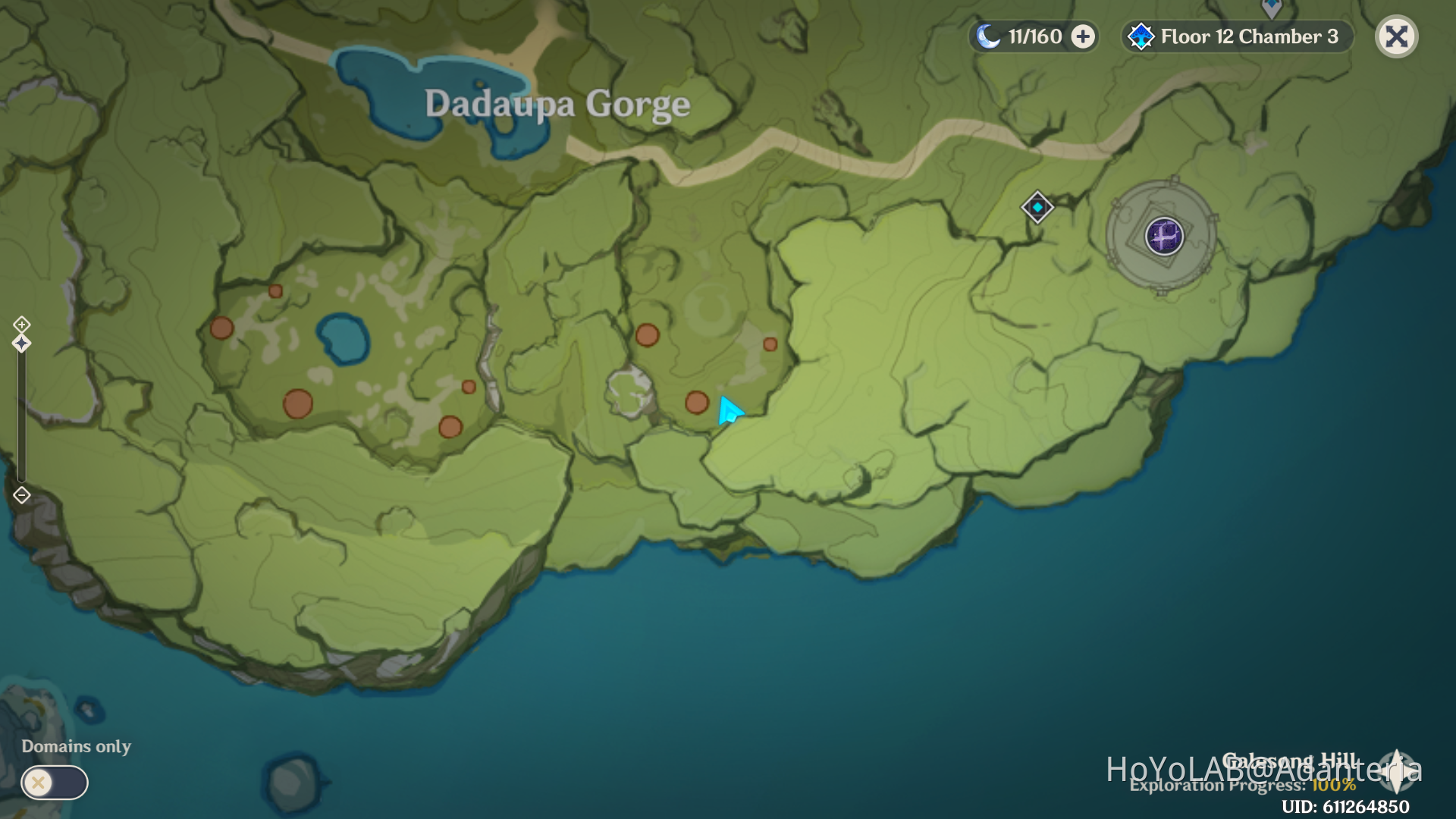Collapse map using zoom-out control at slider bottom

[21, 494]
